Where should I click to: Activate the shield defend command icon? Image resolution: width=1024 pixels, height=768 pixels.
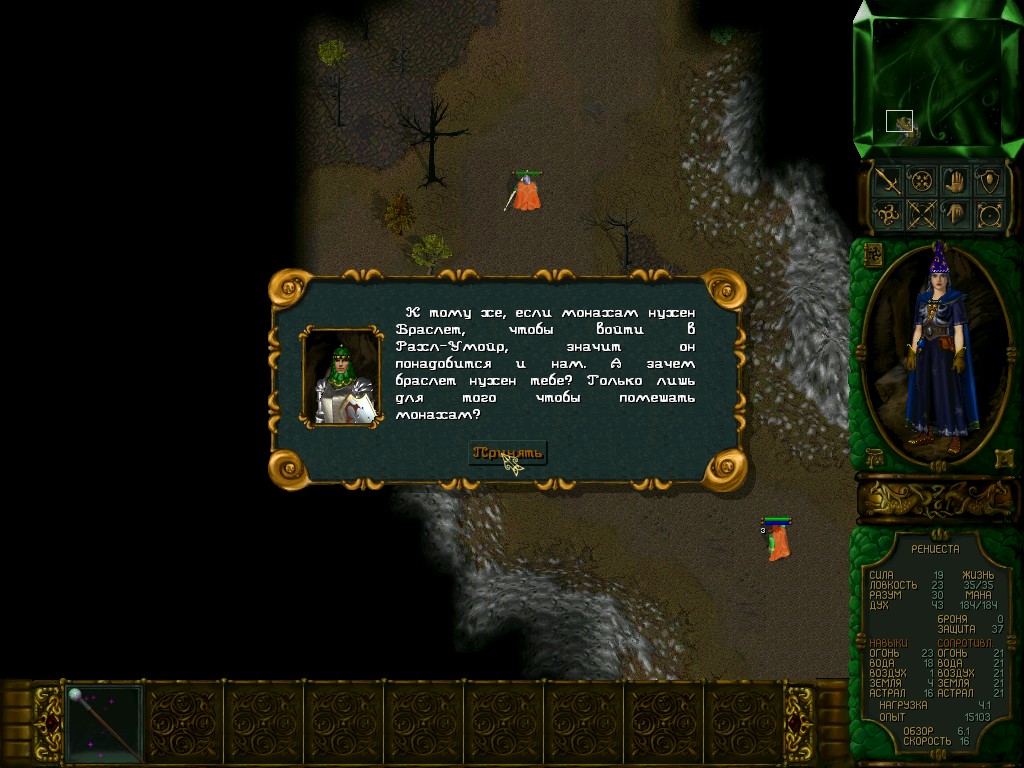(x=990, y=181)
